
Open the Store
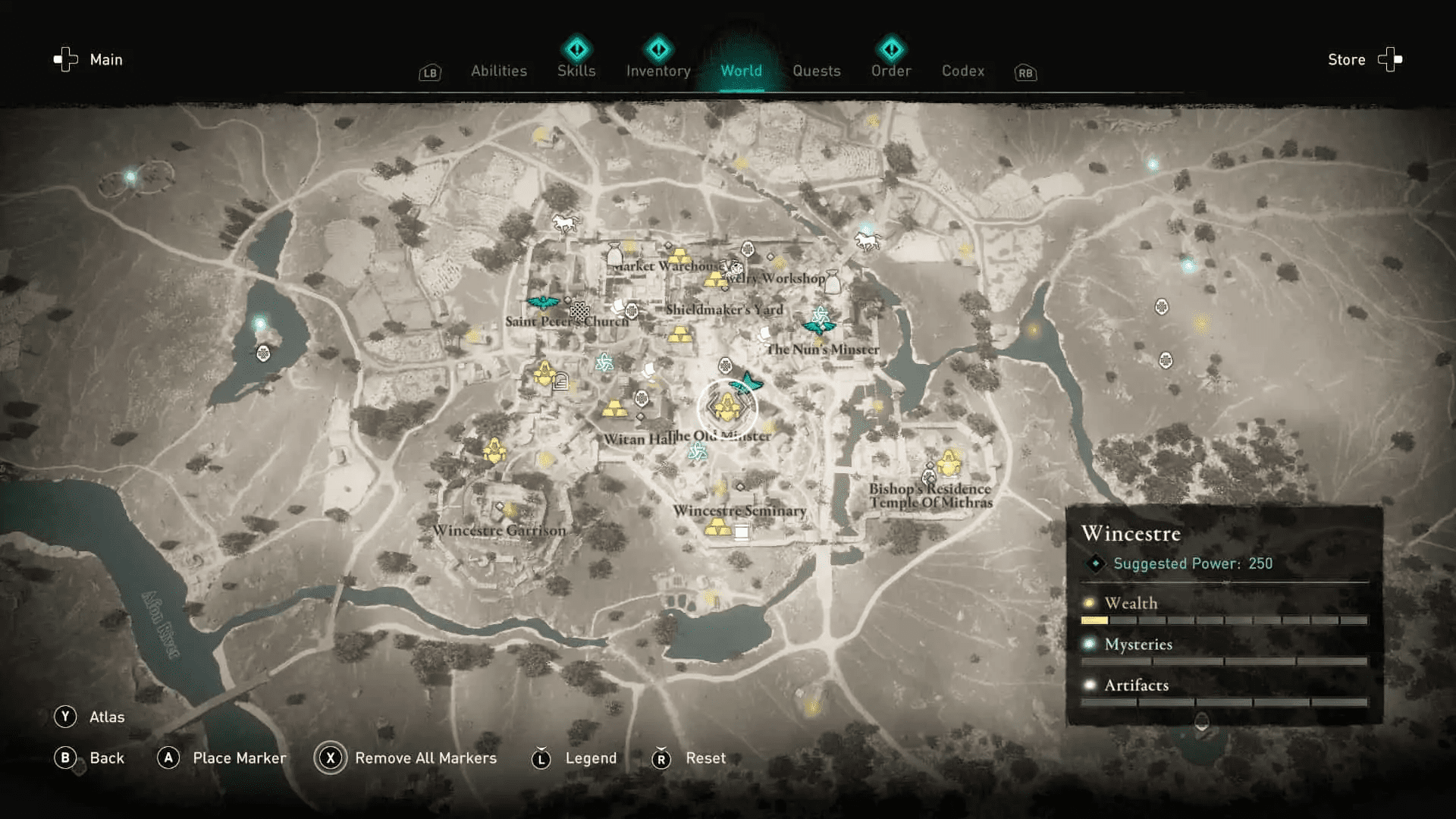pos(1346,59)
